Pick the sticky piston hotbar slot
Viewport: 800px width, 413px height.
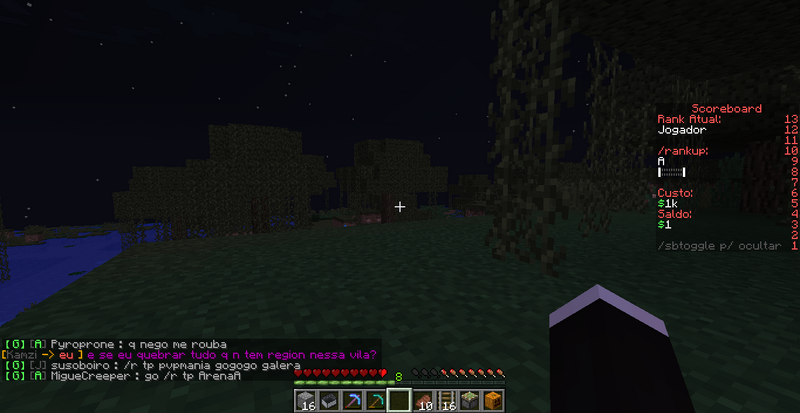coord(469,400)
